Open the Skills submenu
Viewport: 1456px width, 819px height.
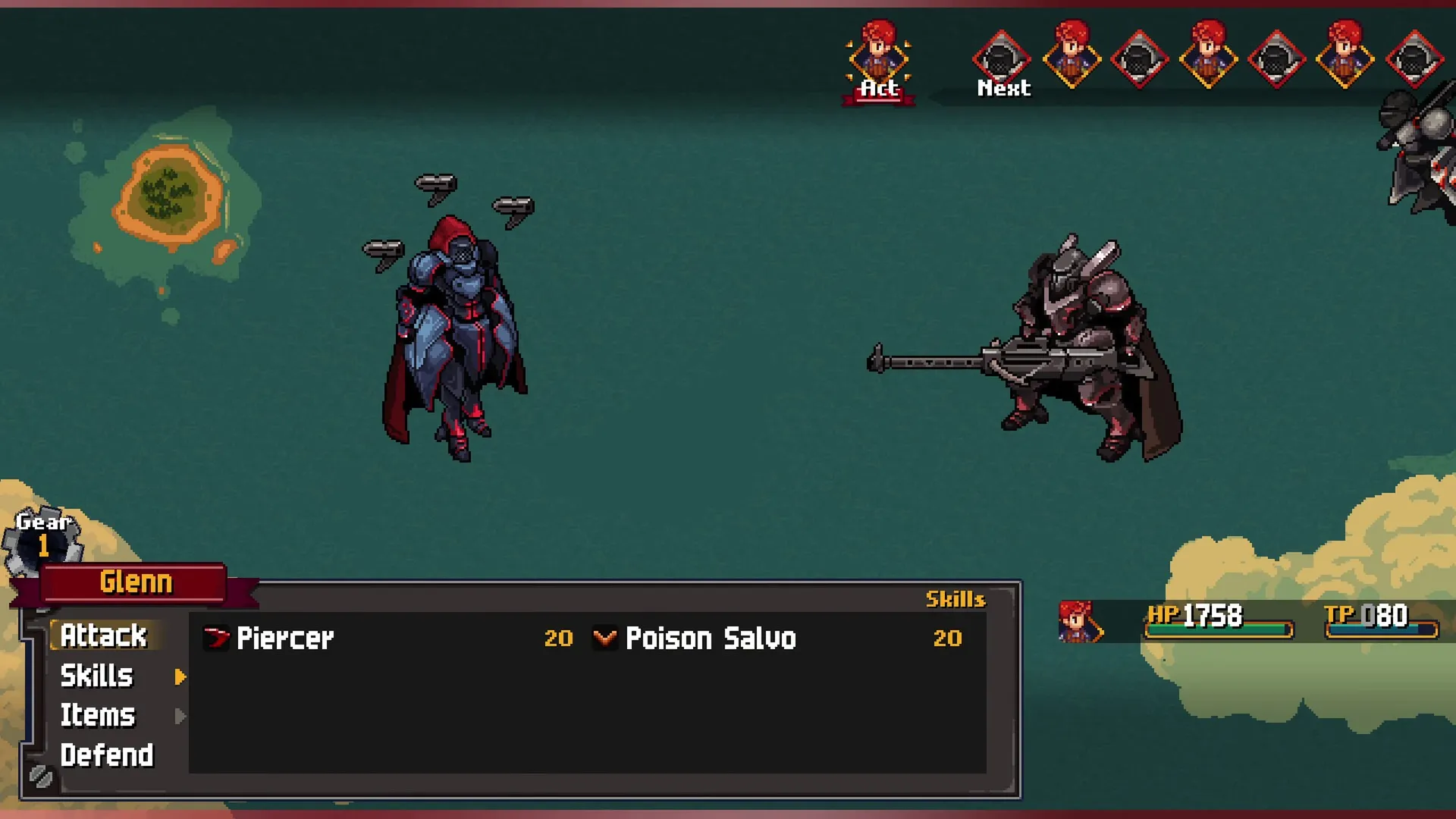coord(97,676)
